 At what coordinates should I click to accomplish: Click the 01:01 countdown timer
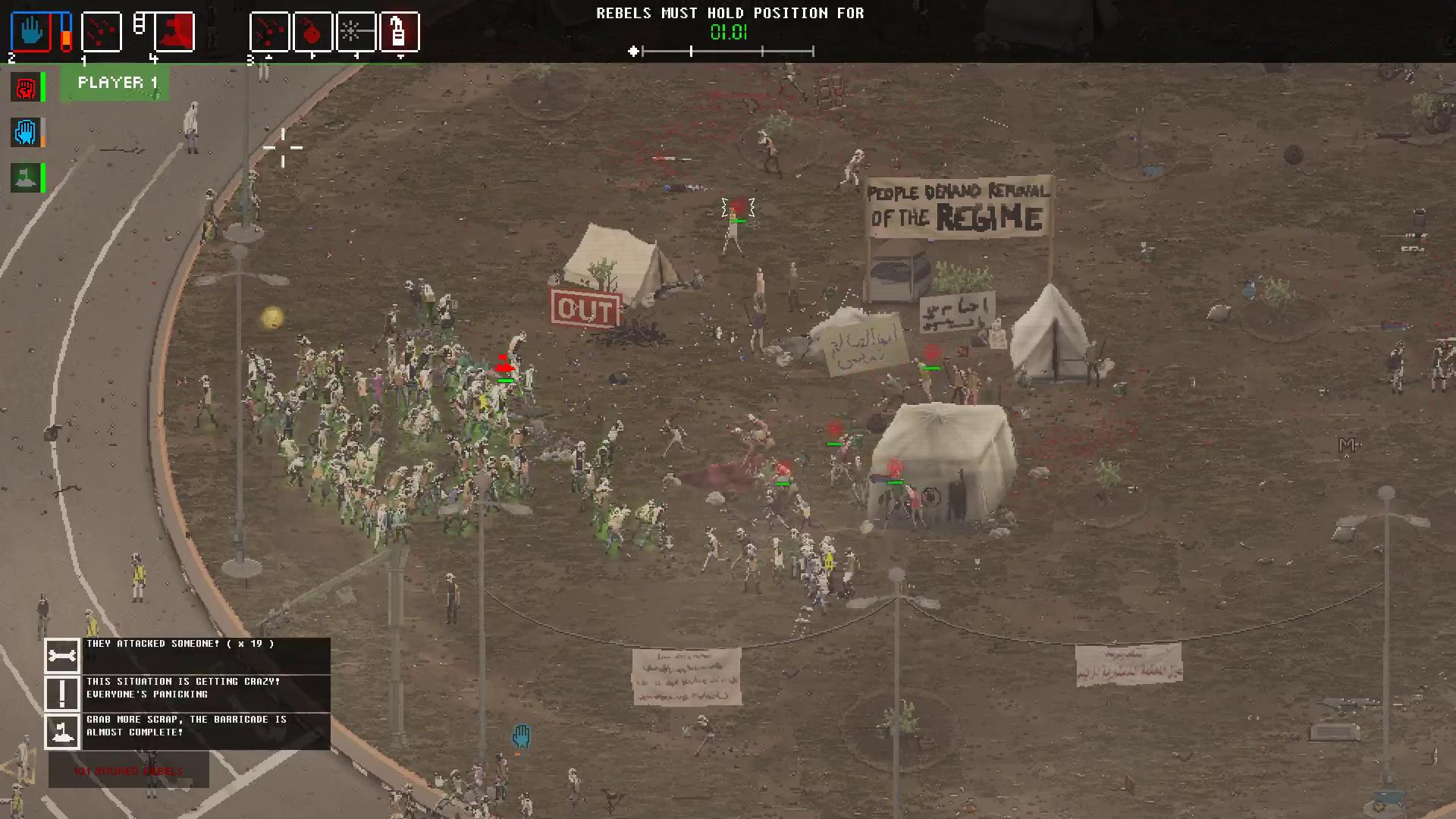point(730,33)
